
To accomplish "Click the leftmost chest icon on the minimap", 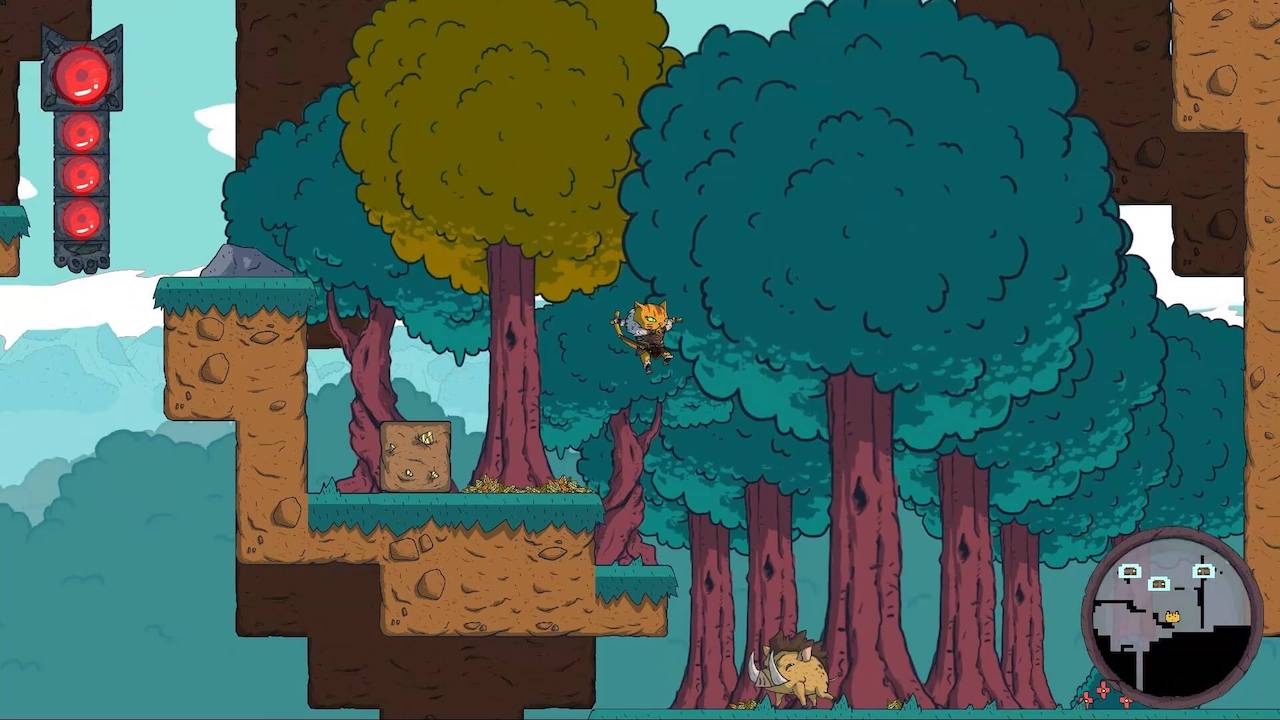I will [x=1130, y=571].
